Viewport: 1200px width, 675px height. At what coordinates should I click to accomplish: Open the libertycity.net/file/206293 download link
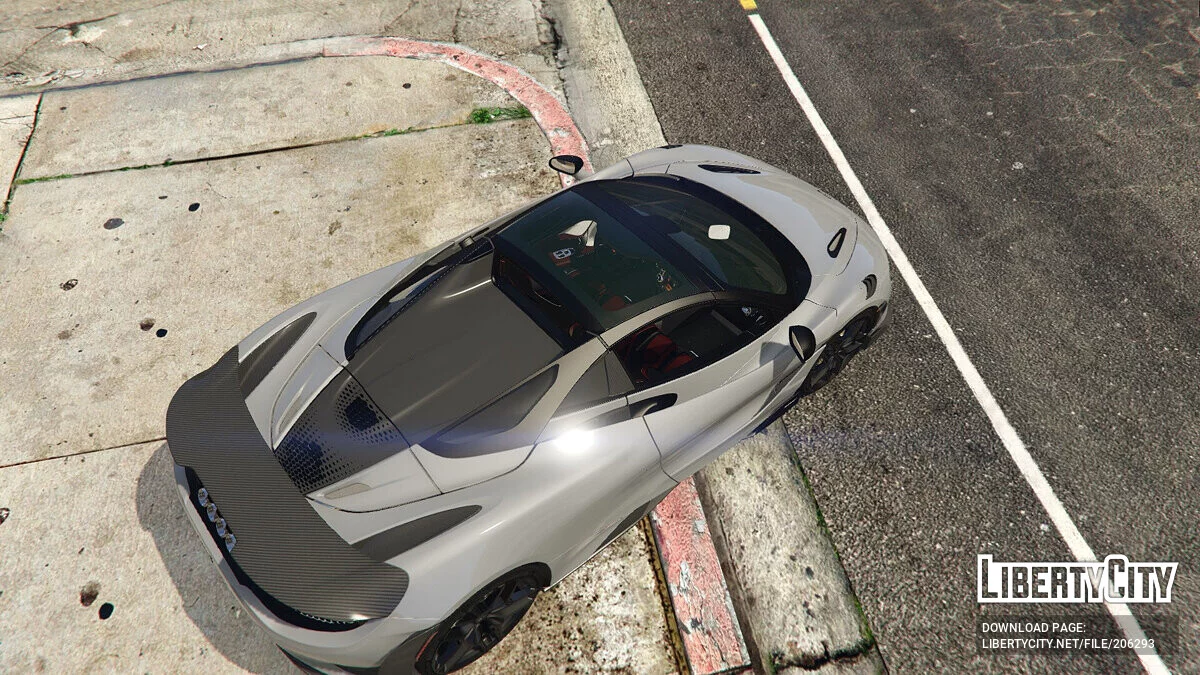tap(1068, 644)
